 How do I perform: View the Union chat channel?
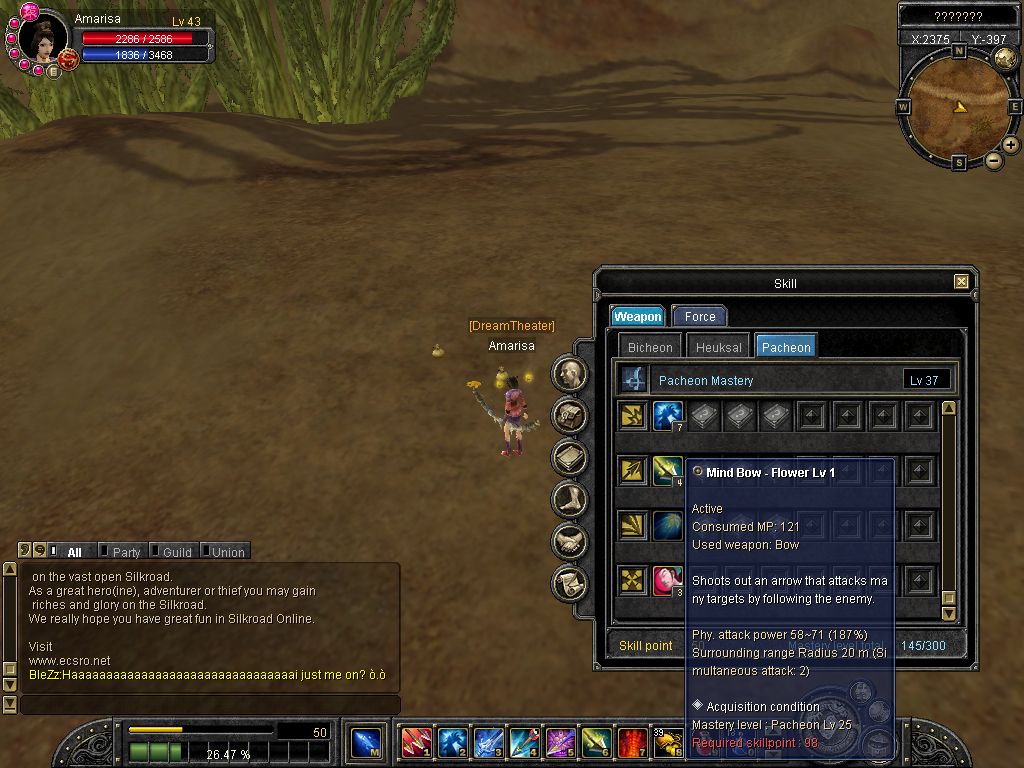[x=227, y=552]
